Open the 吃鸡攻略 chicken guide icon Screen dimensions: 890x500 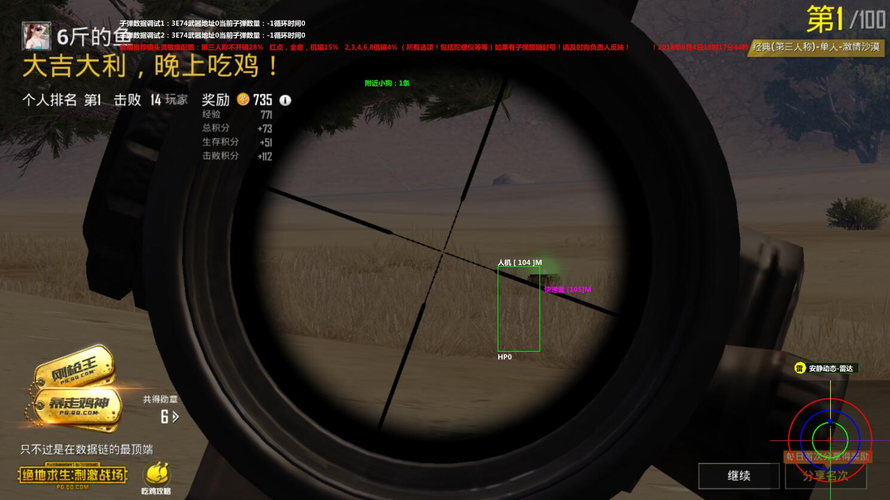point(157,477)
